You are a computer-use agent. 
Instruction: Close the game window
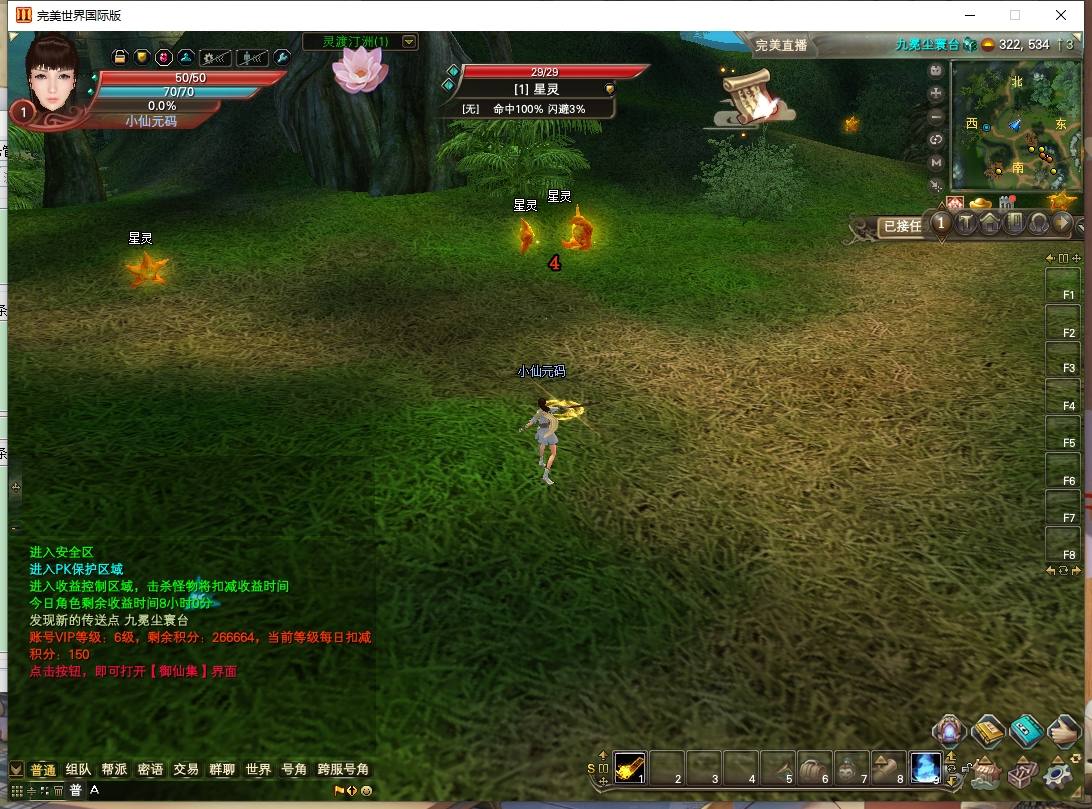[x=1061, y=15]
